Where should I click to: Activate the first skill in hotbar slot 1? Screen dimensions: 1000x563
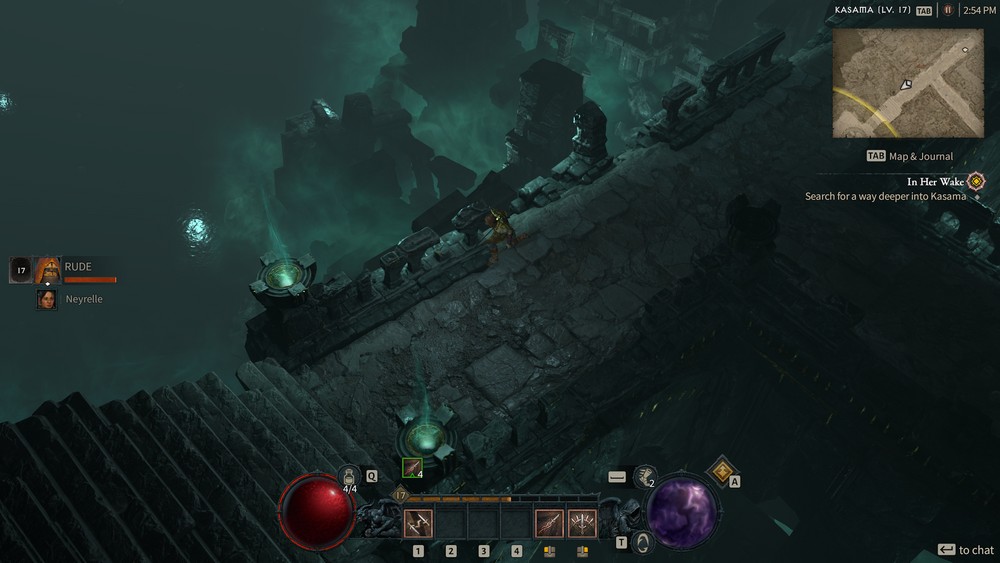point(418,523)
